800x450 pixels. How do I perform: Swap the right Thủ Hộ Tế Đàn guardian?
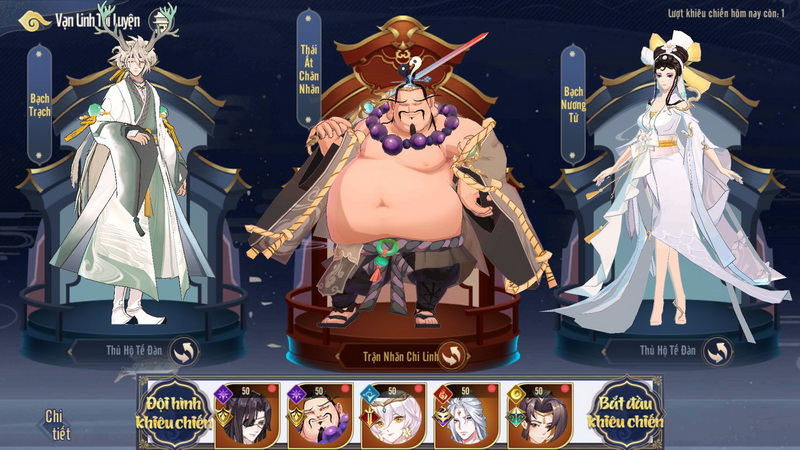click(x=716, y=351)
